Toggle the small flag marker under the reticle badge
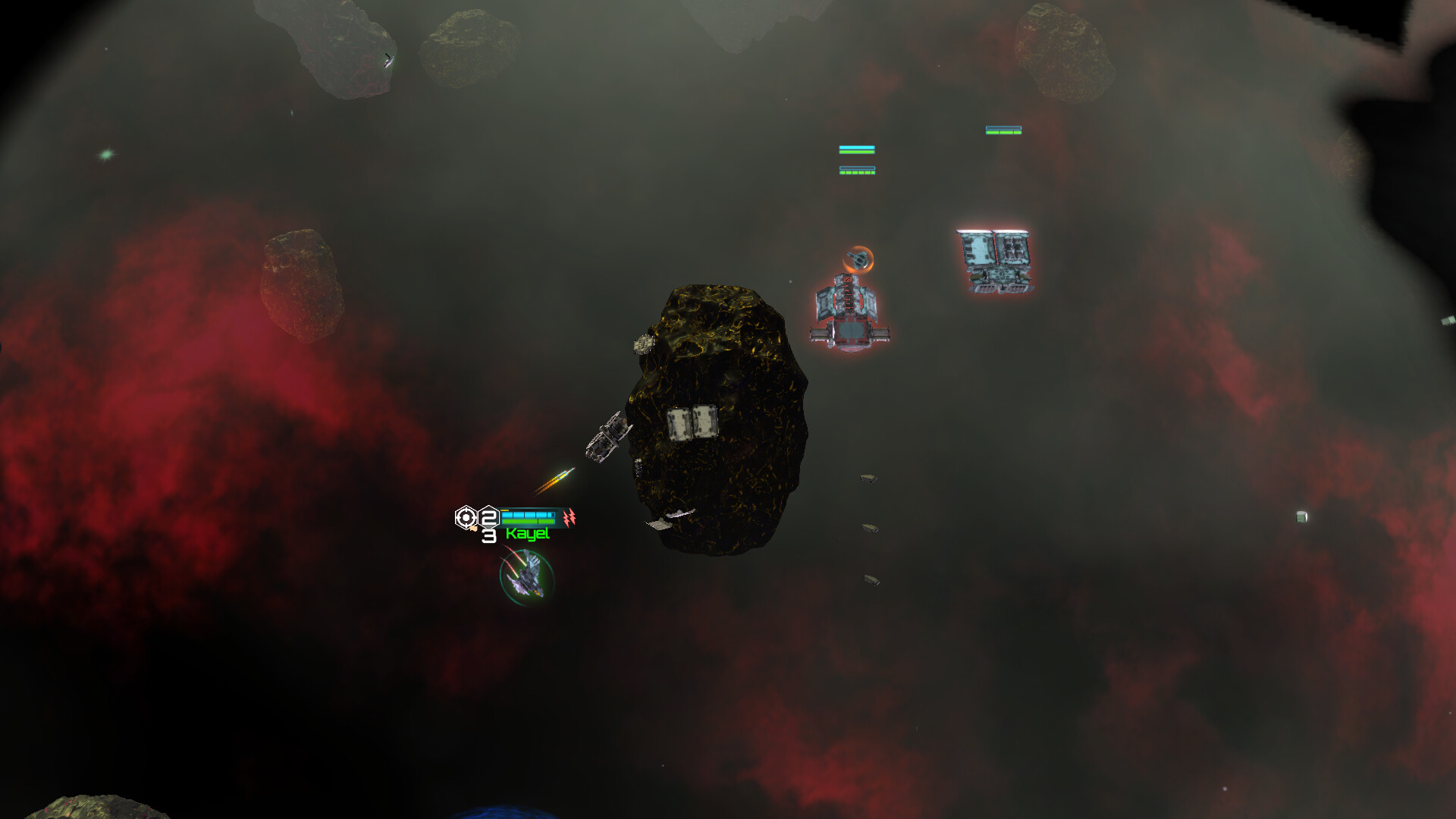The height and width of the screenshot is (819, 1456). (x=474, y=529)
